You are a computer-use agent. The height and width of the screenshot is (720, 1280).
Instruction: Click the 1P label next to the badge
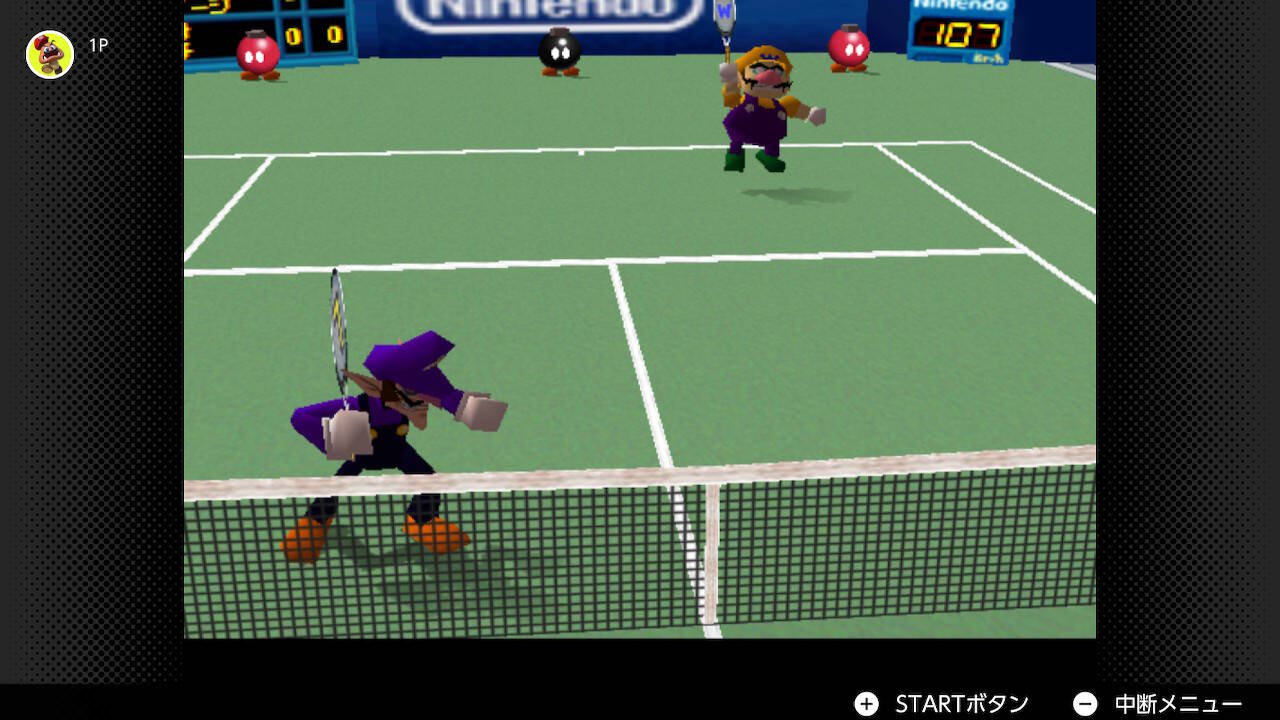pos(100,45)
